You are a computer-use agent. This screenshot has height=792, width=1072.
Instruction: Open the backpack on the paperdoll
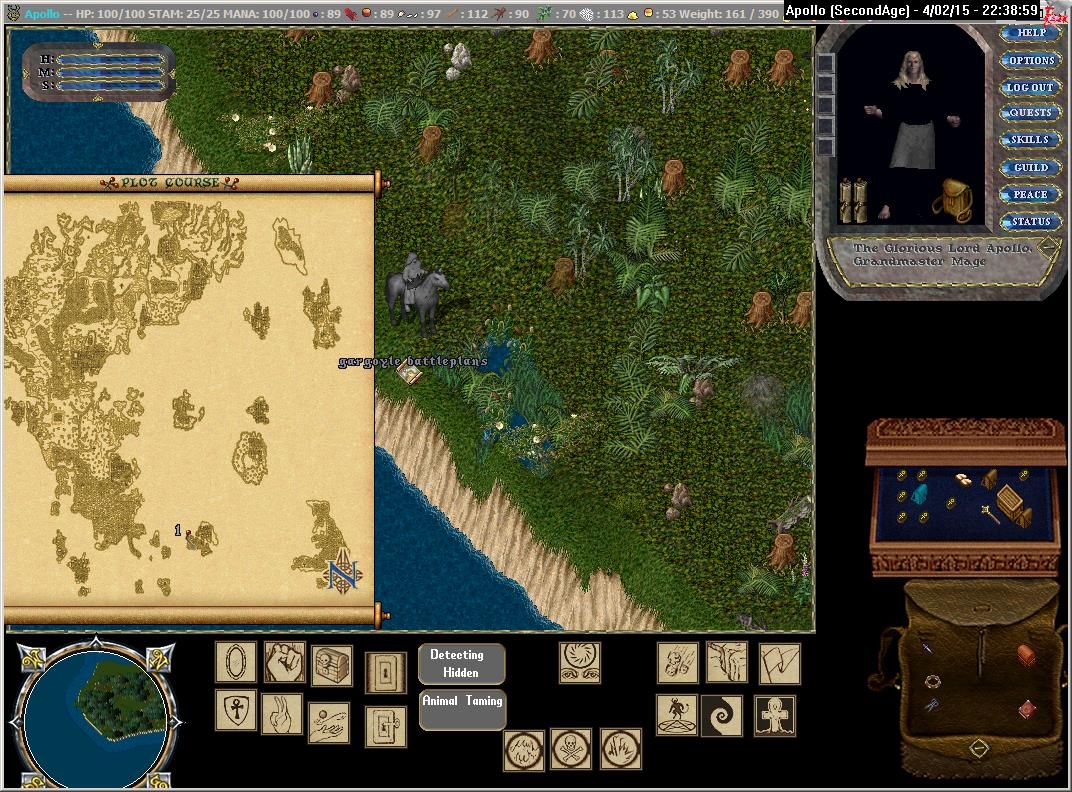coord(951,200)
